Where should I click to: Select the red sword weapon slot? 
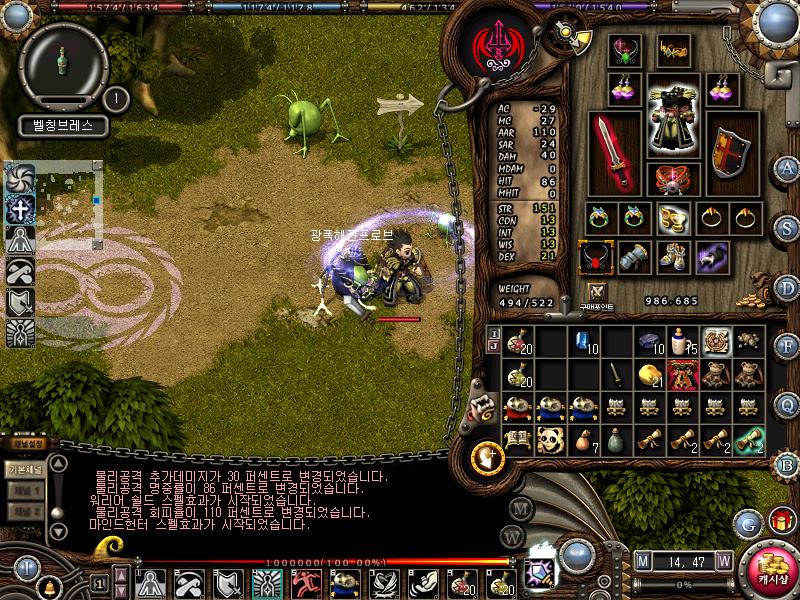614,151
